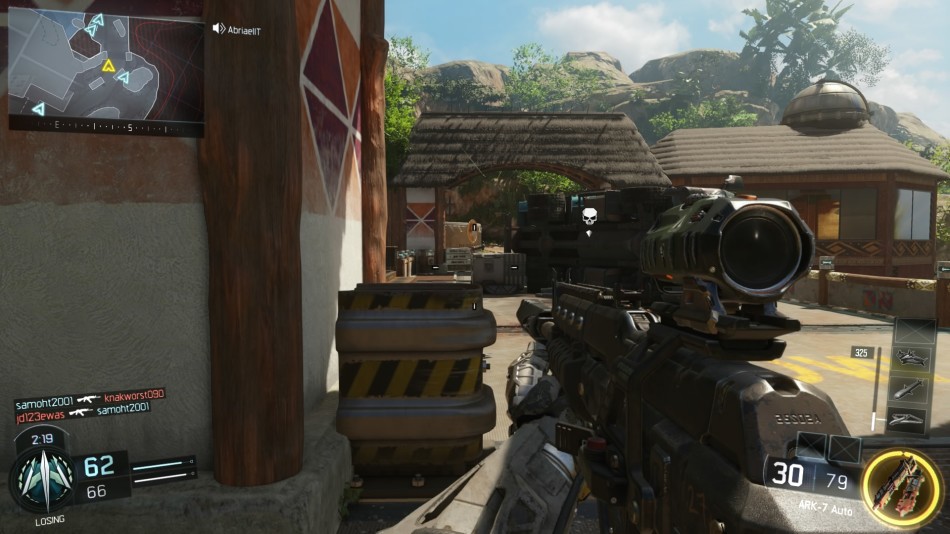This screenshot has height=534, width=950.
Task: Choose the UAV glider scorestreak icon
Action: pos(914,421)
